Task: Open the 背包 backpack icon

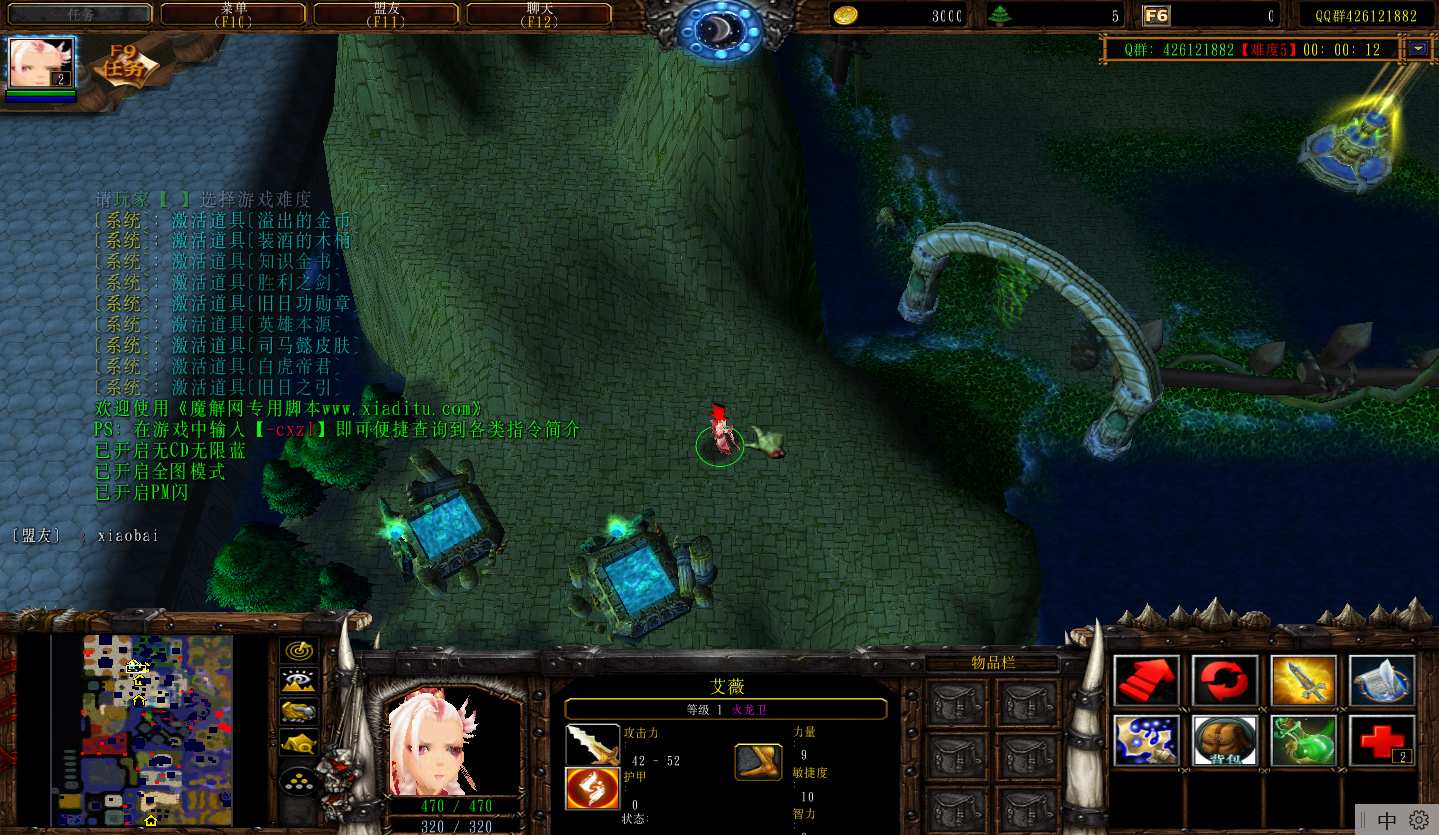Action: (x=1225, y=741)
